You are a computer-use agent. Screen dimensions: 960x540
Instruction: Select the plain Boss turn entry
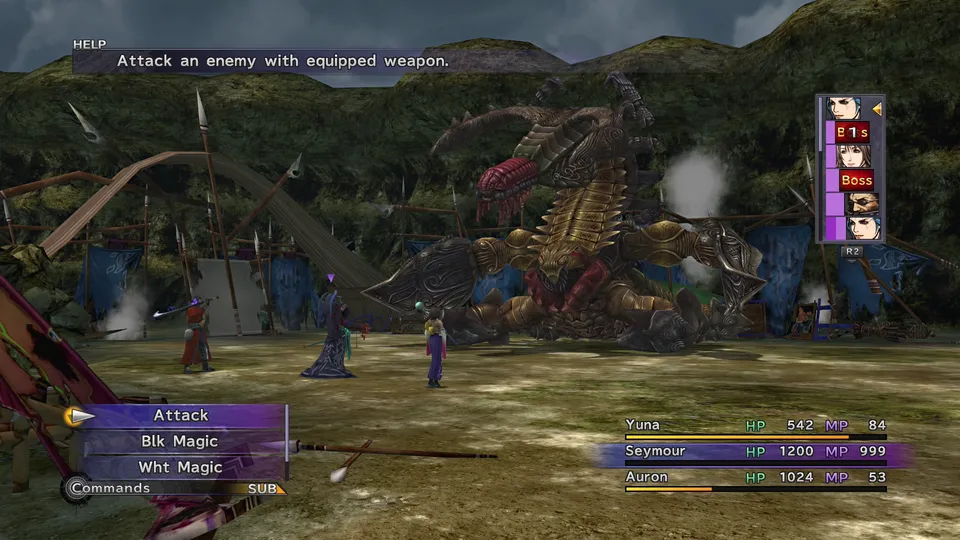[856, 180]
